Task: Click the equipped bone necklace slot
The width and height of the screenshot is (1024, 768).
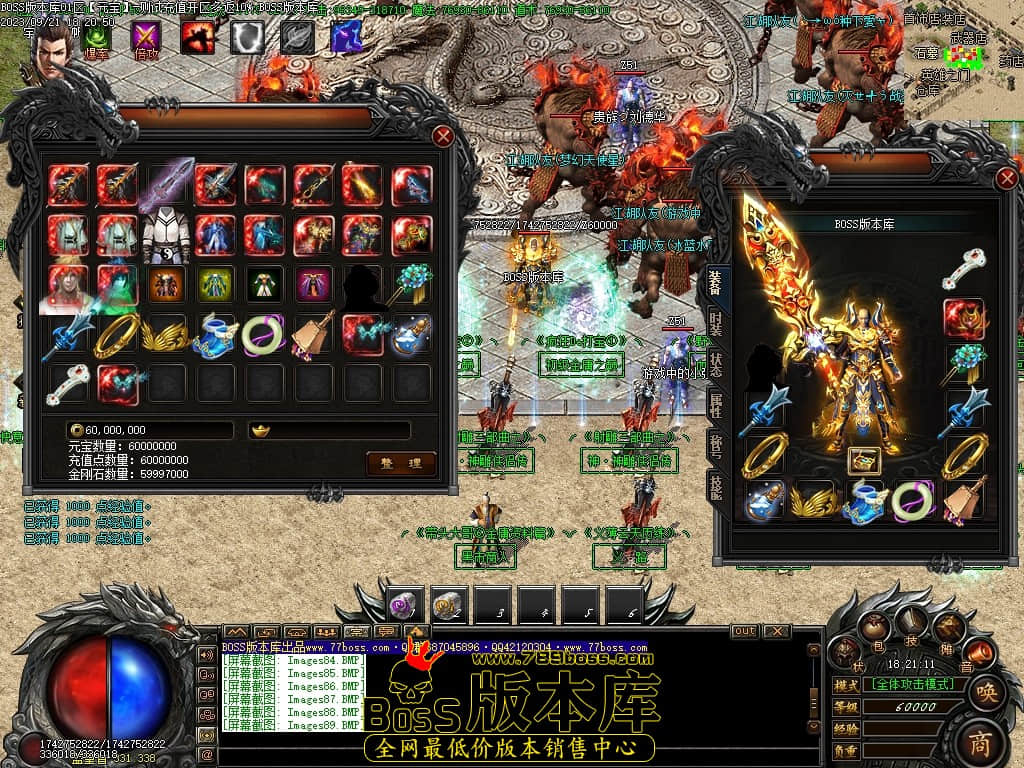Action: tap(964, 270)
